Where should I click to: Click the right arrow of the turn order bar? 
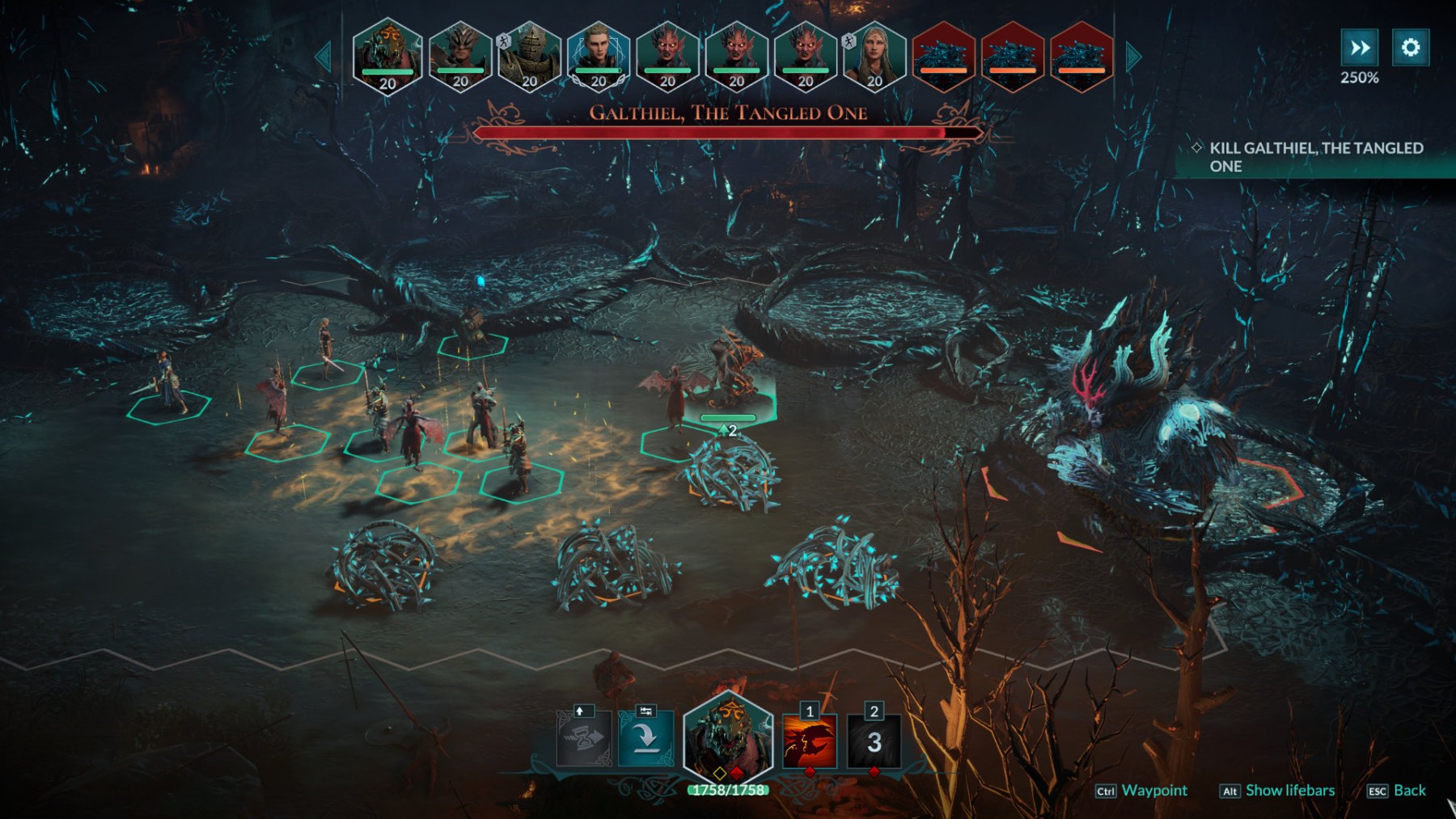coord(1133,57)
